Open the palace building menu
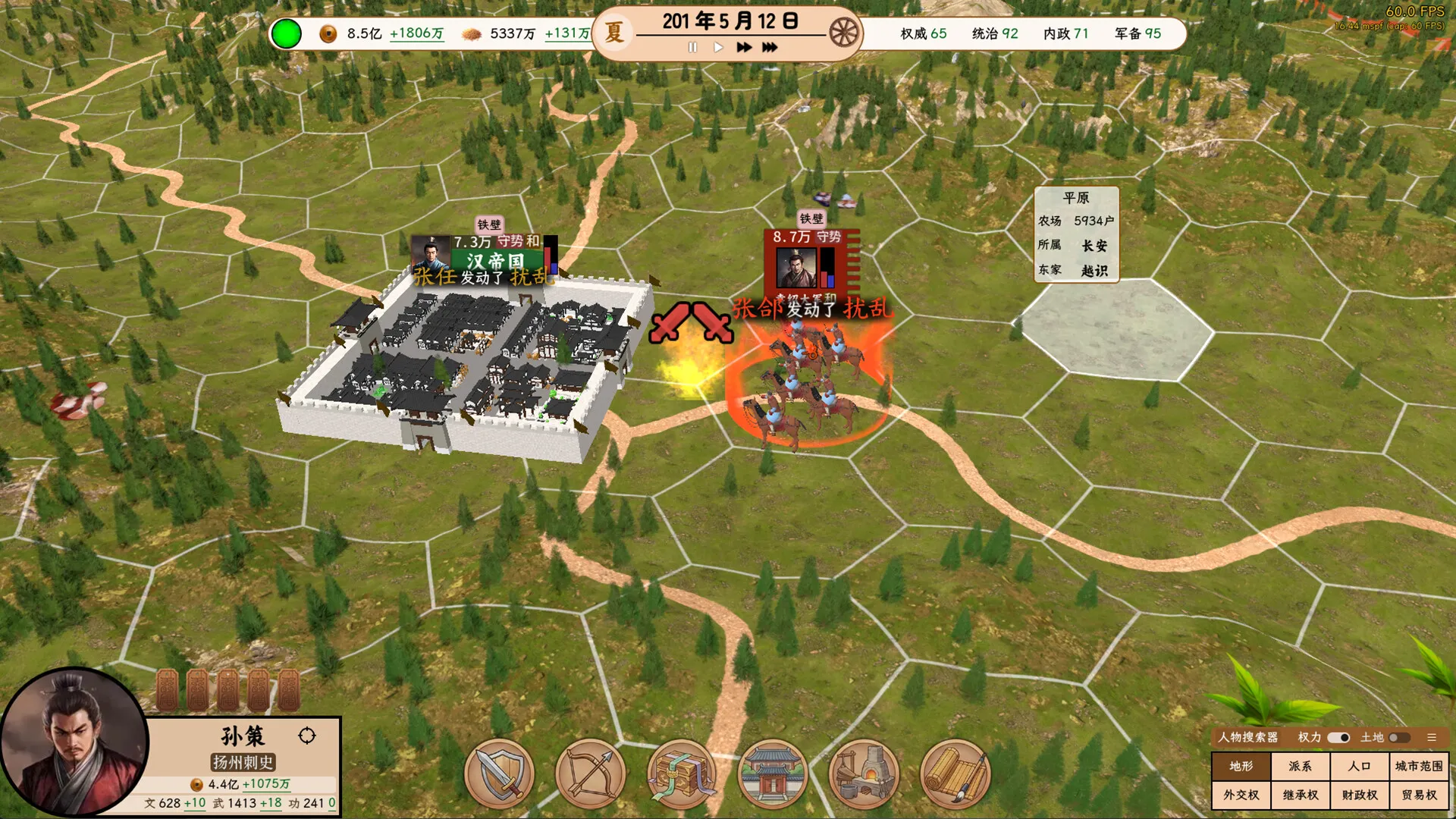Image resolution: width=1456 pixels, height=819 pixels. click(773, 774)
